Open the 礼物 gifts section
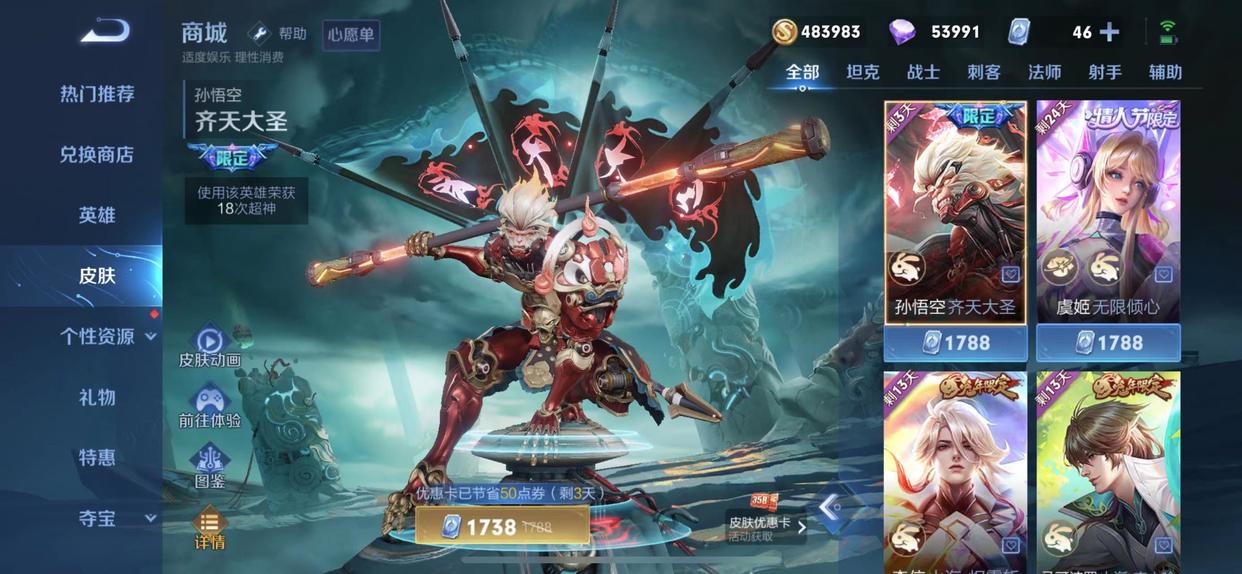This screenshot has height=574, width=1242. click(97, 397)
